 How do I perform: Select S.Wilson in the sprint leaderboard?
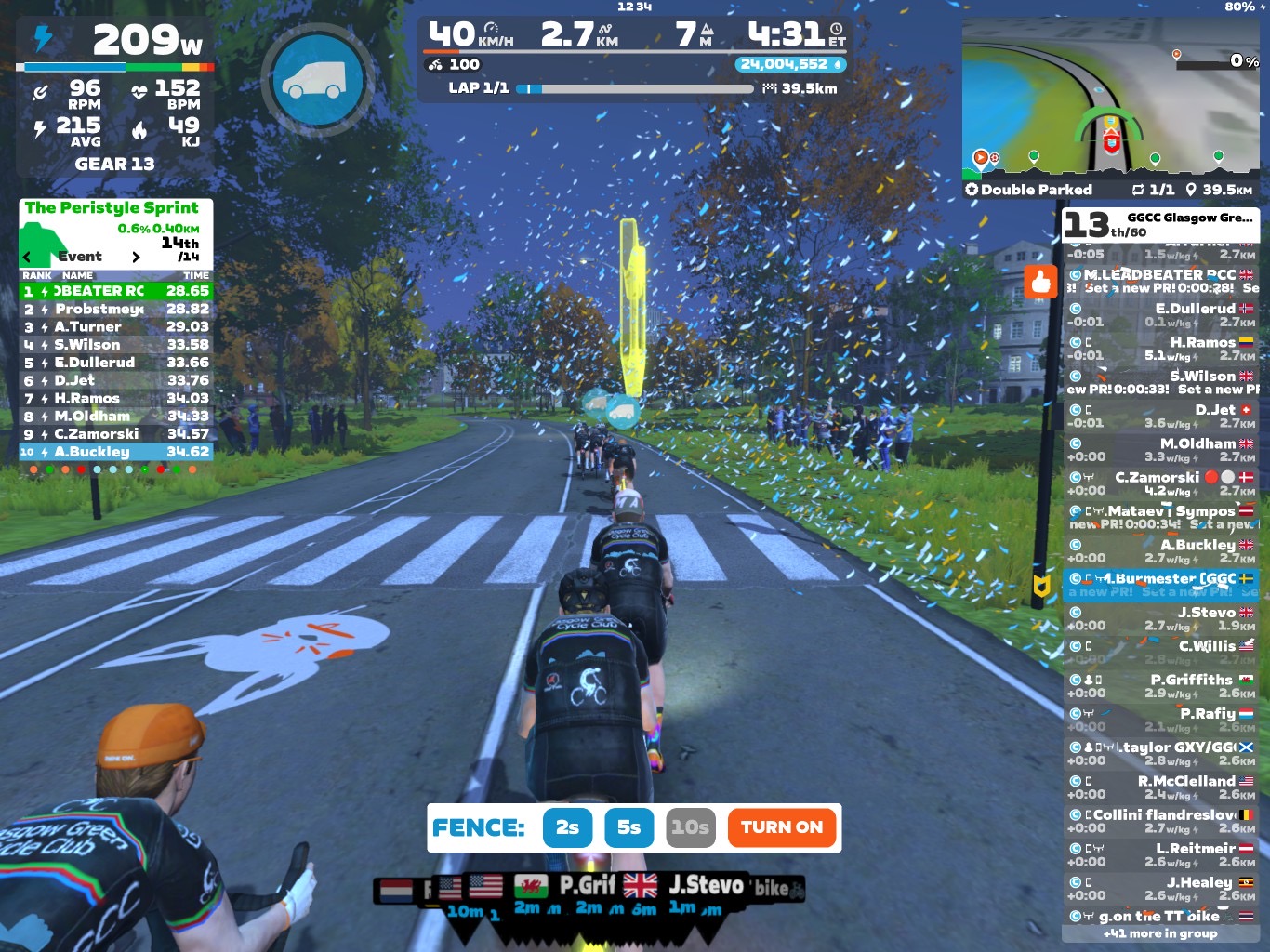click(116, 344)
